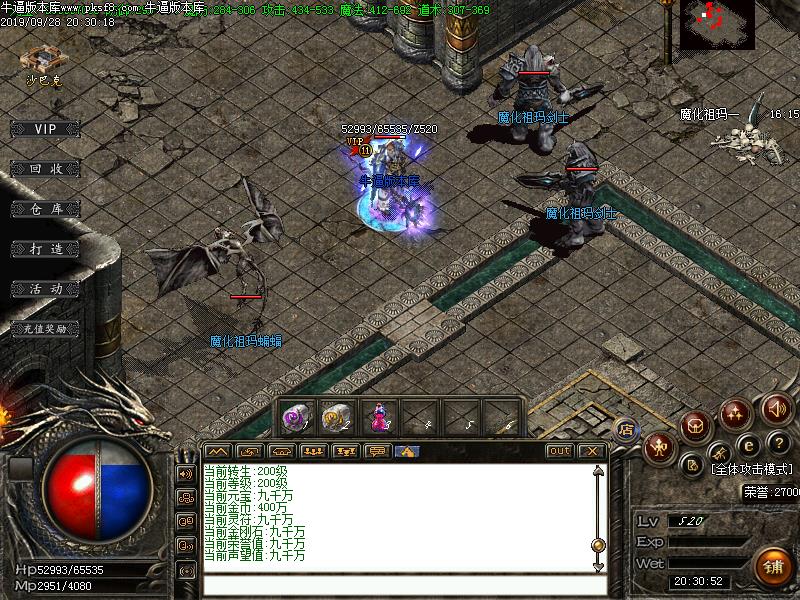
Task: Open the bag inventory chest icon
Action: [x=695, y=426]
